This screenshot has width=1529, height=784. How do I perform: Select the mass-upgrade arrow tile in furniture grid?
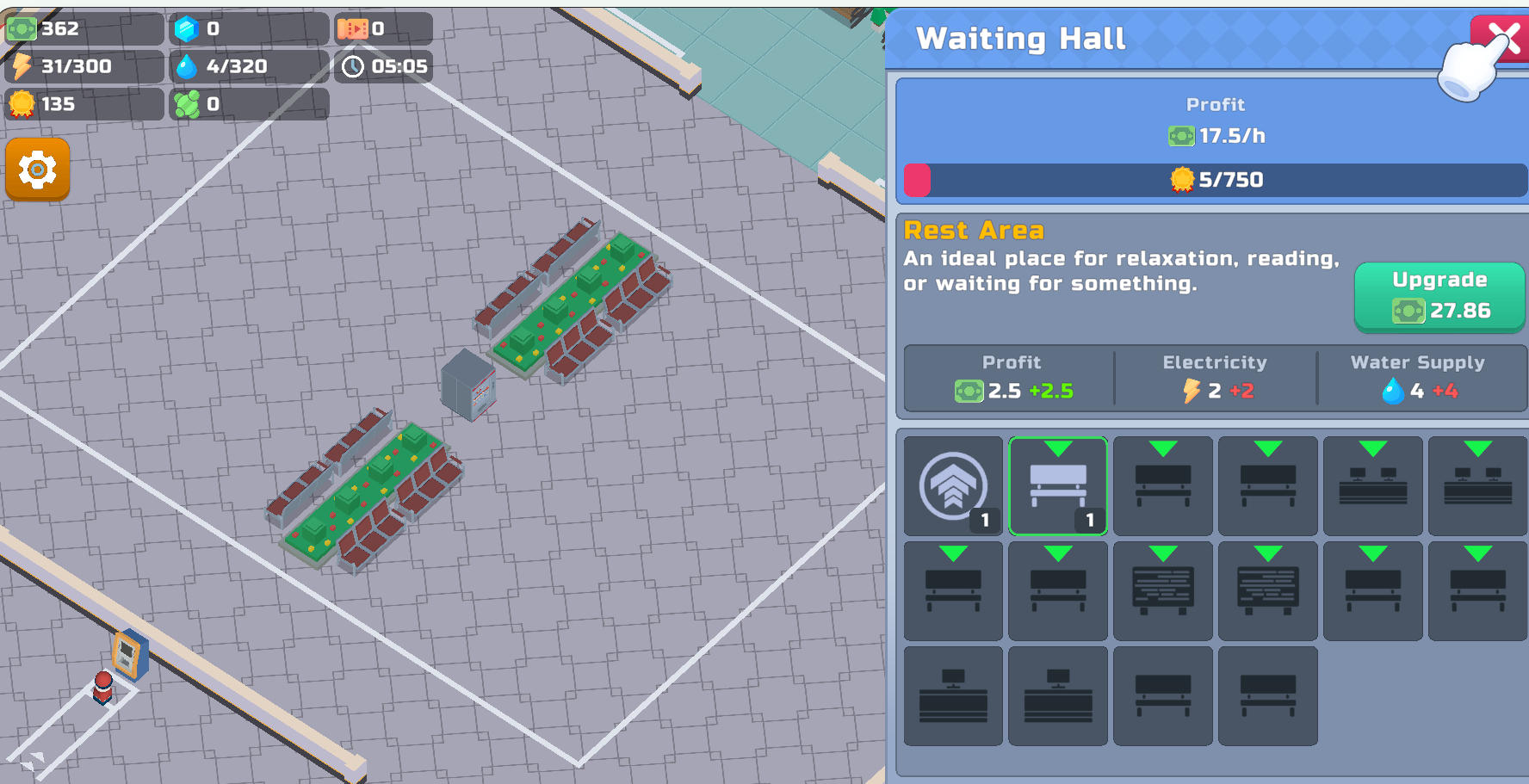click(x=953, y=486)
